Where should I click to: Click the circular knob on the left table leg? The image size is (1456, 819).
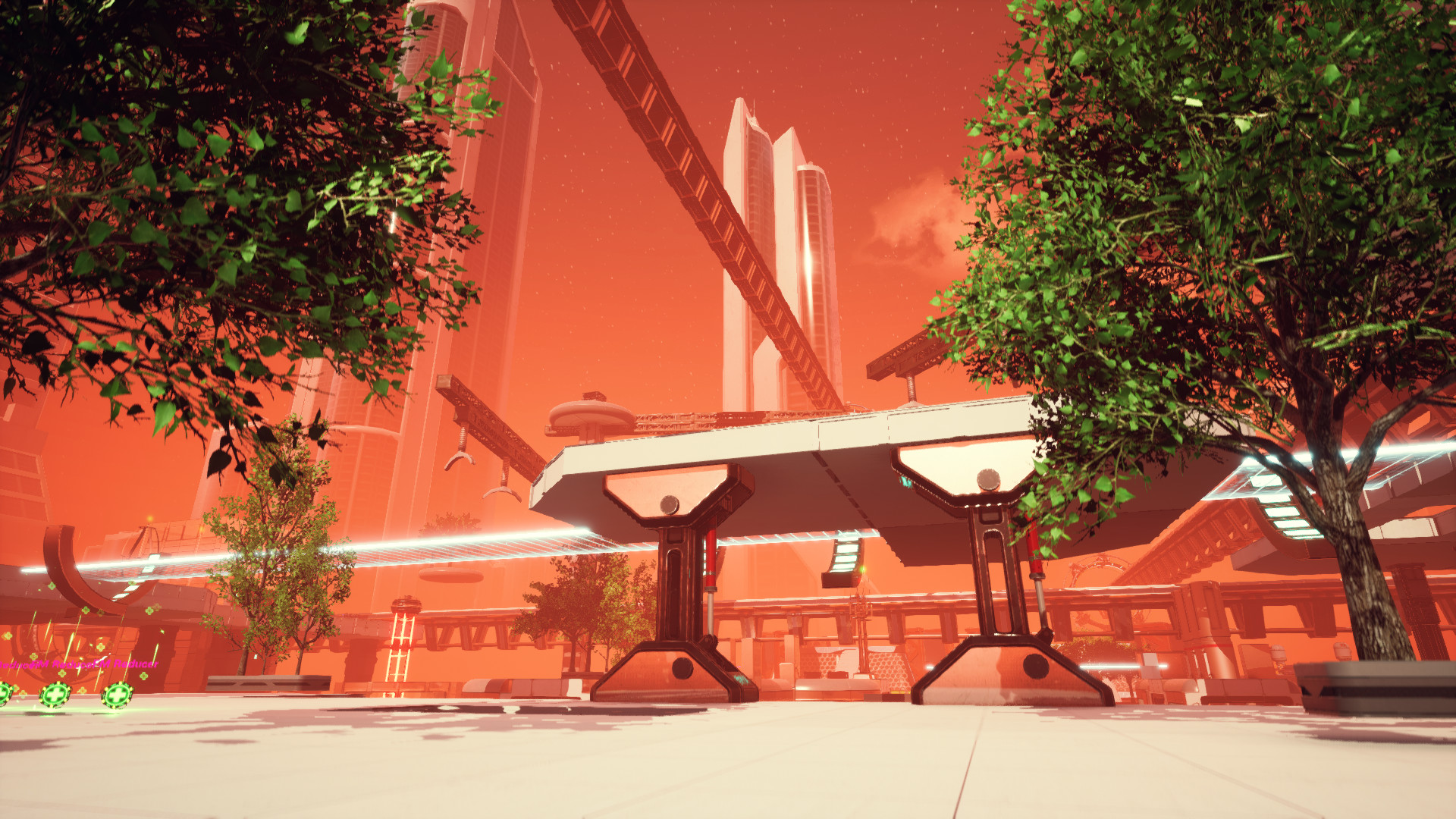(x=670, y=507)
